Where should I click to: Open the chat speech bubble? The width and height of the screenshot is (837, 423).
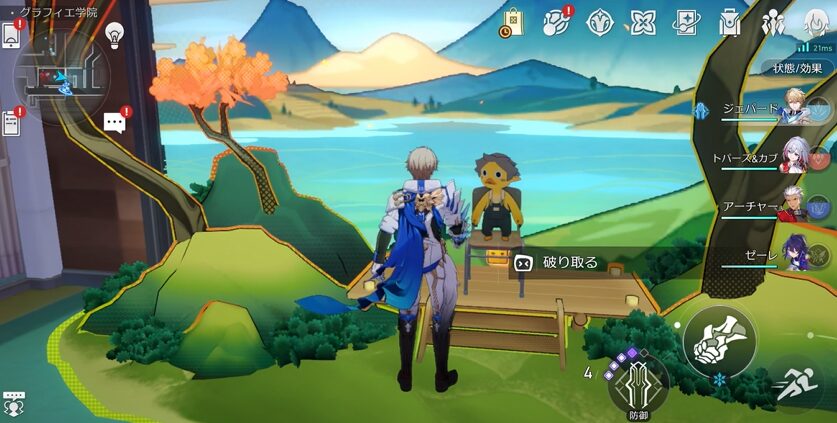tap(114, 123)
